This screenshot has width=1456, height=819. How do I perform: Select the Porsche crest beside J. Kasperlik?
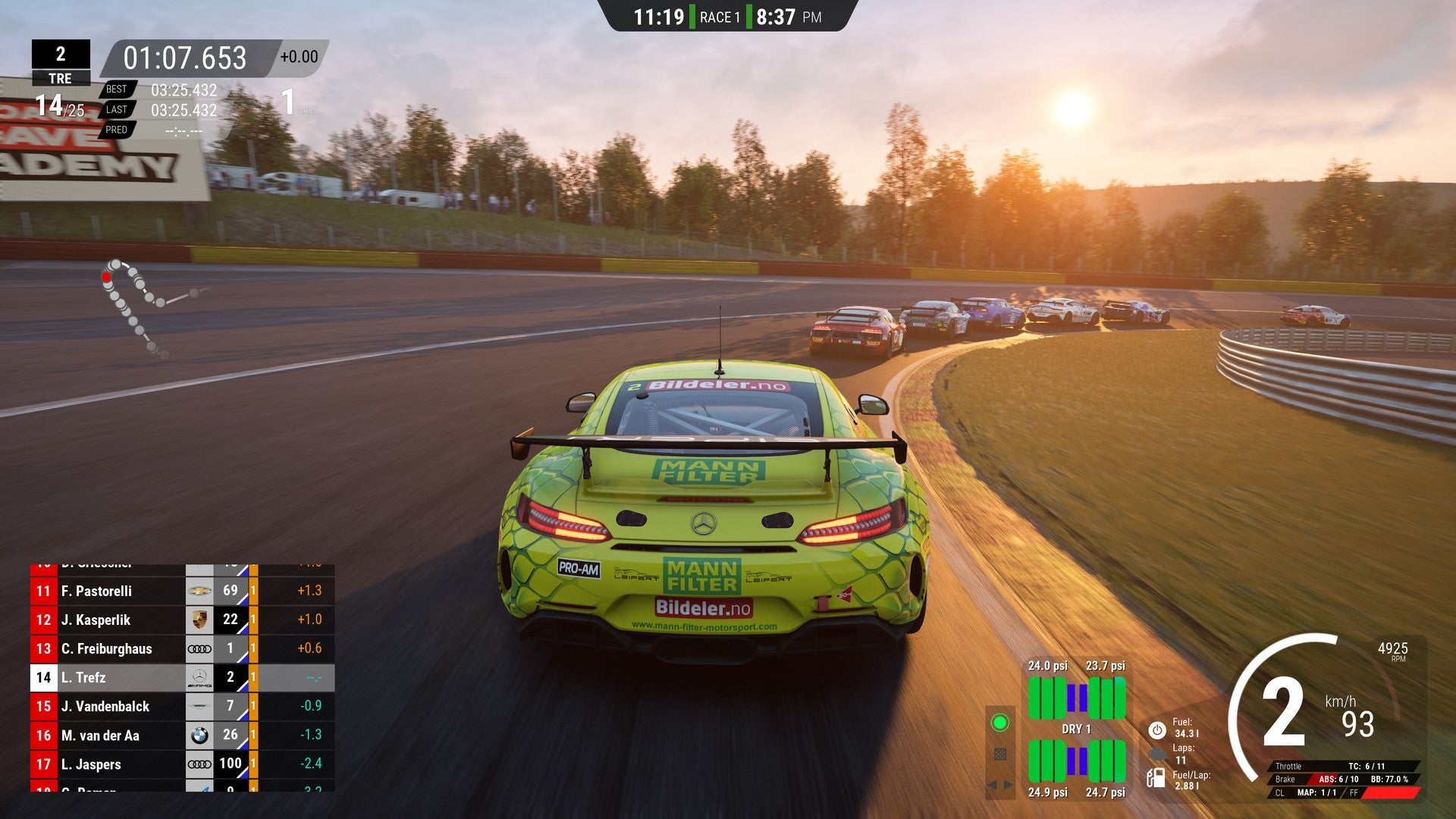tap(200, 620)
